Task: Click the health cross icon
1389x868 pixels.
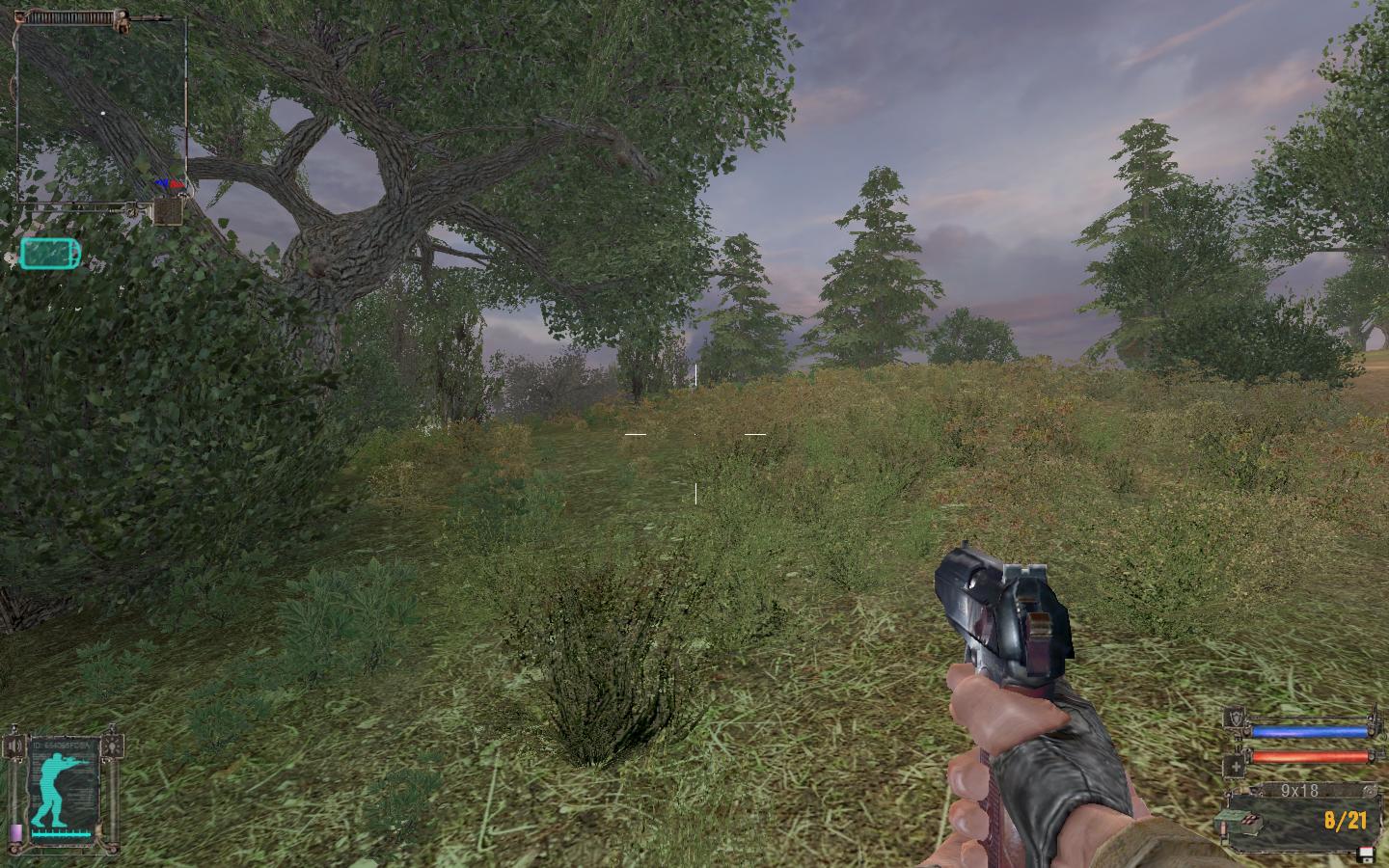Action: (x=1234, y=766)
